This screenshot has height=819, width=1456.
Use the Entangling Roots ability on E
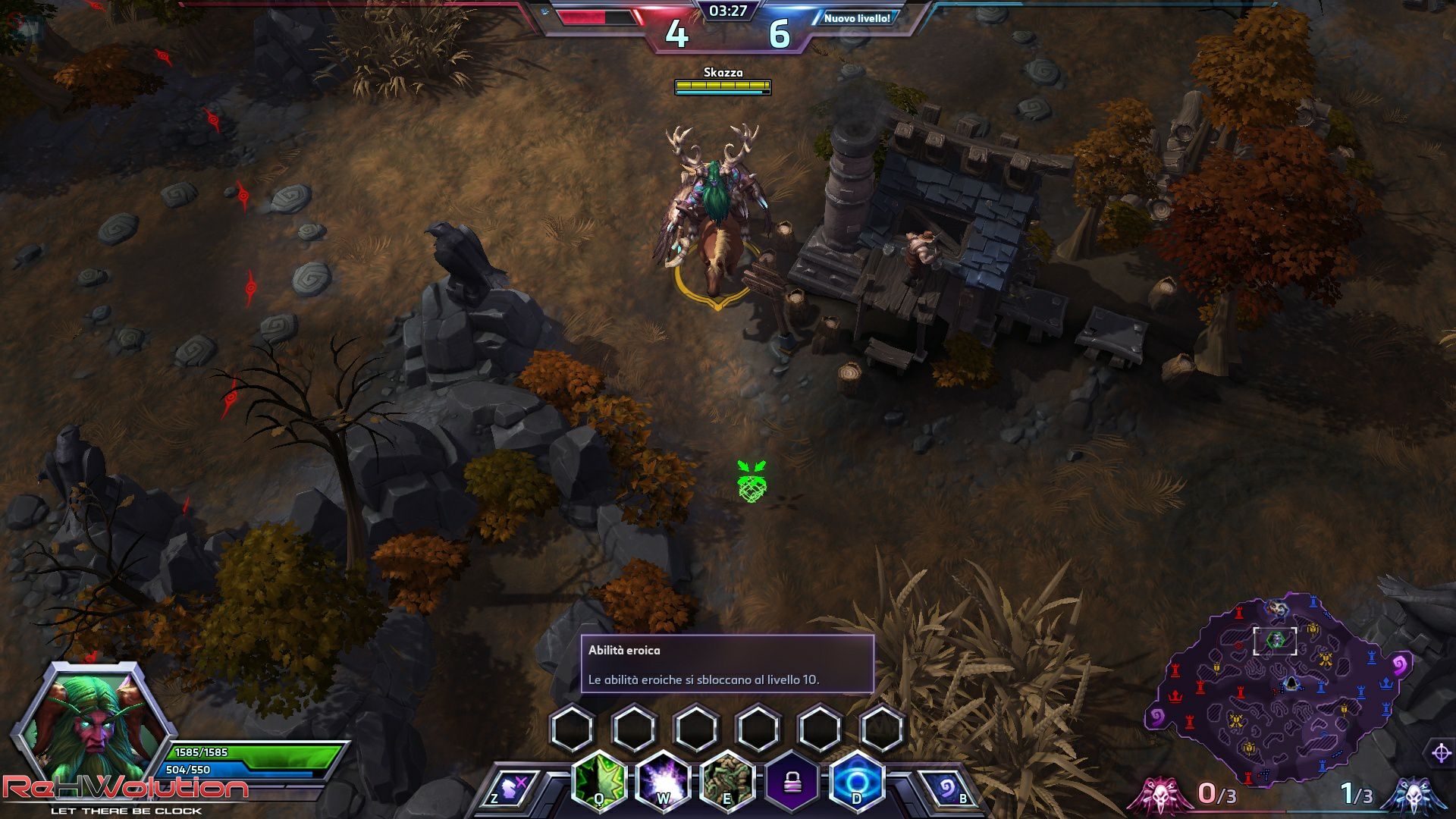[x=727, y=781]
